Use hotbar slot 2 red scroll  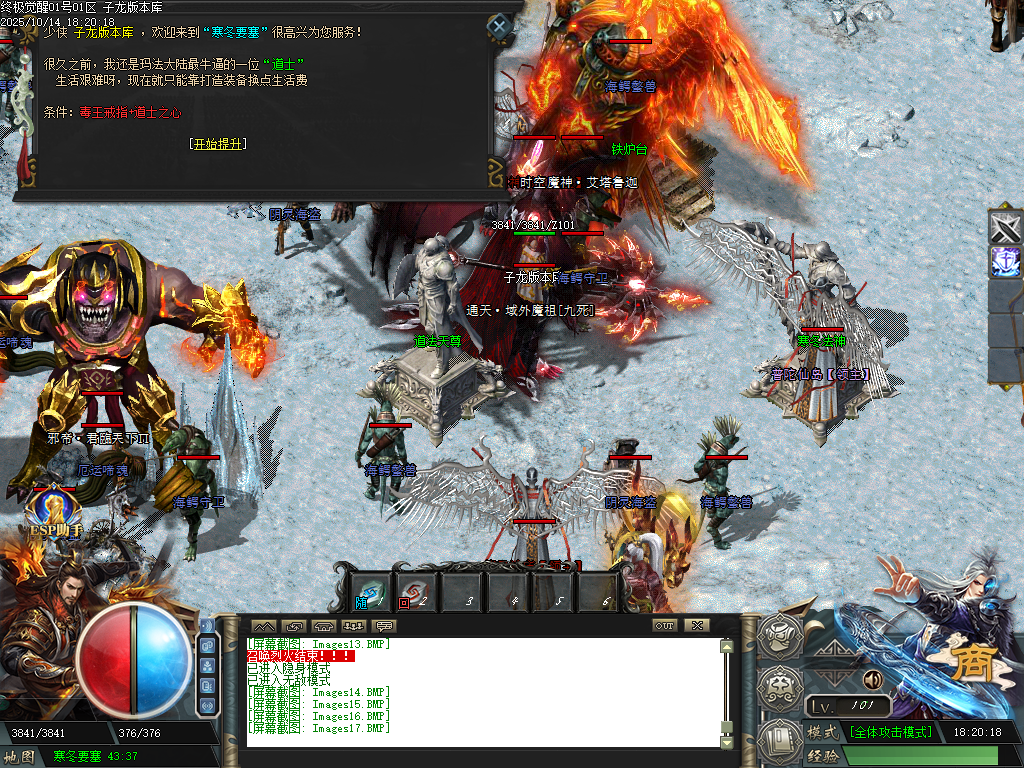415,592
